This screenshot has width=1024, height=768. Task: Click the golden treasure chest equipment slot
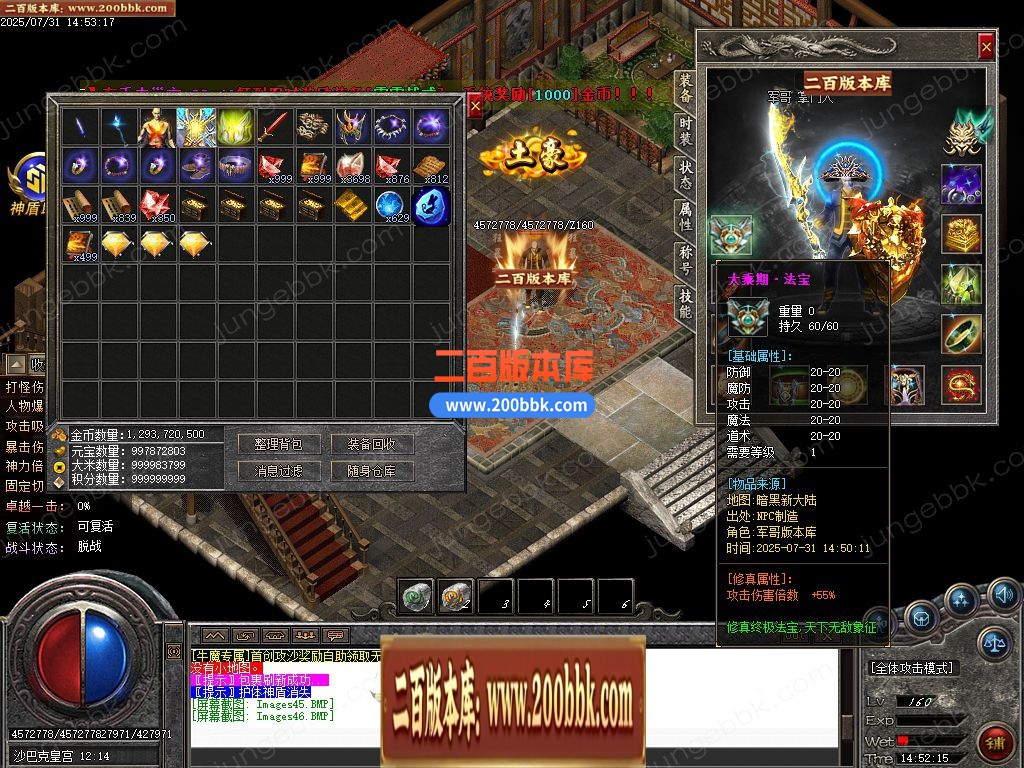(x=961, y=234)
